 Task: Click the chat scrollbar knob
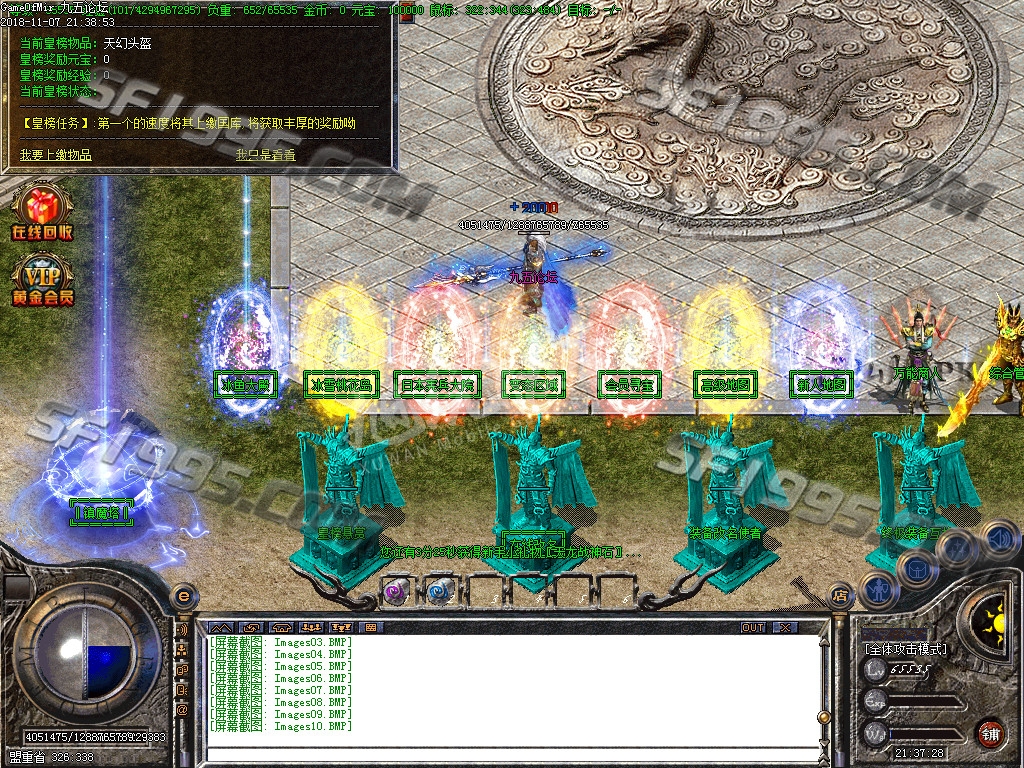(x=823, y=716)
